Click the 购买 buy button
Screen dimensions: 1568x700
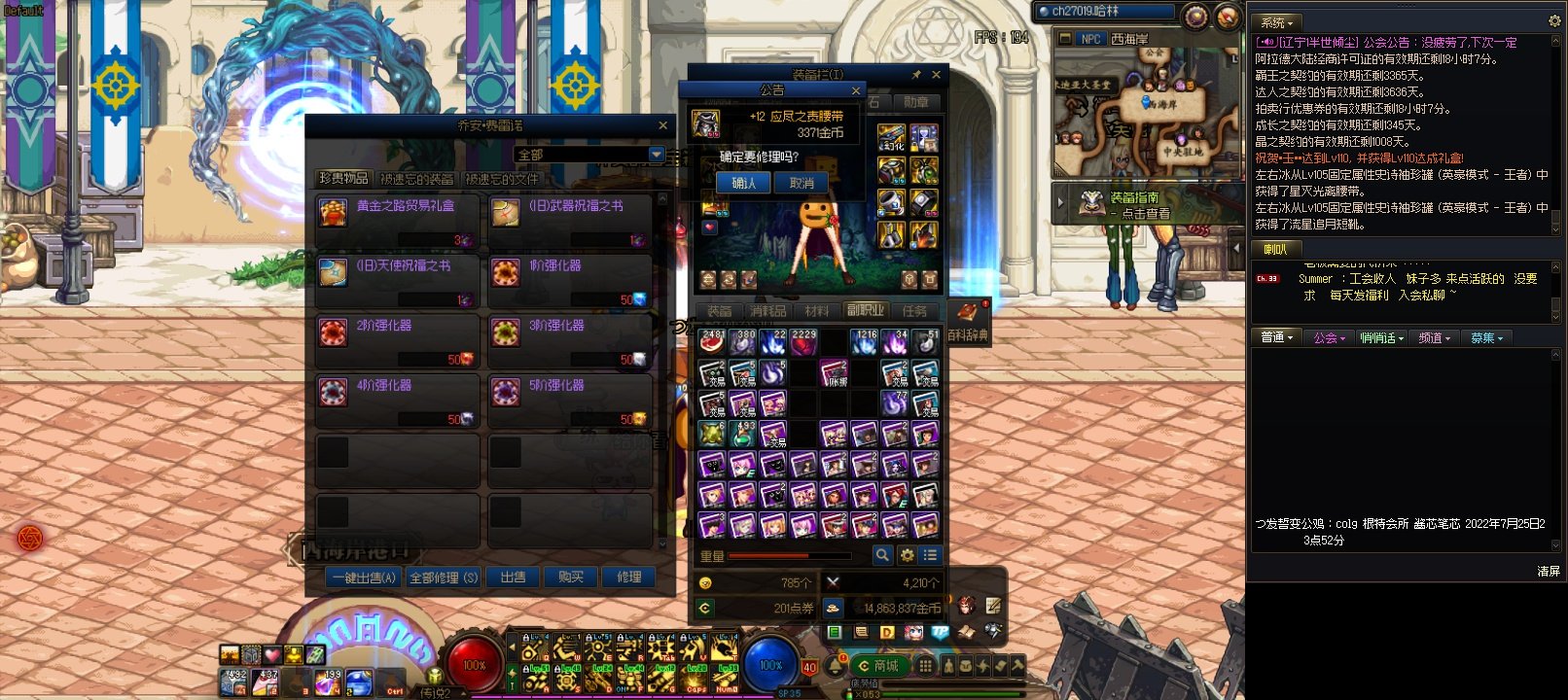571,577
